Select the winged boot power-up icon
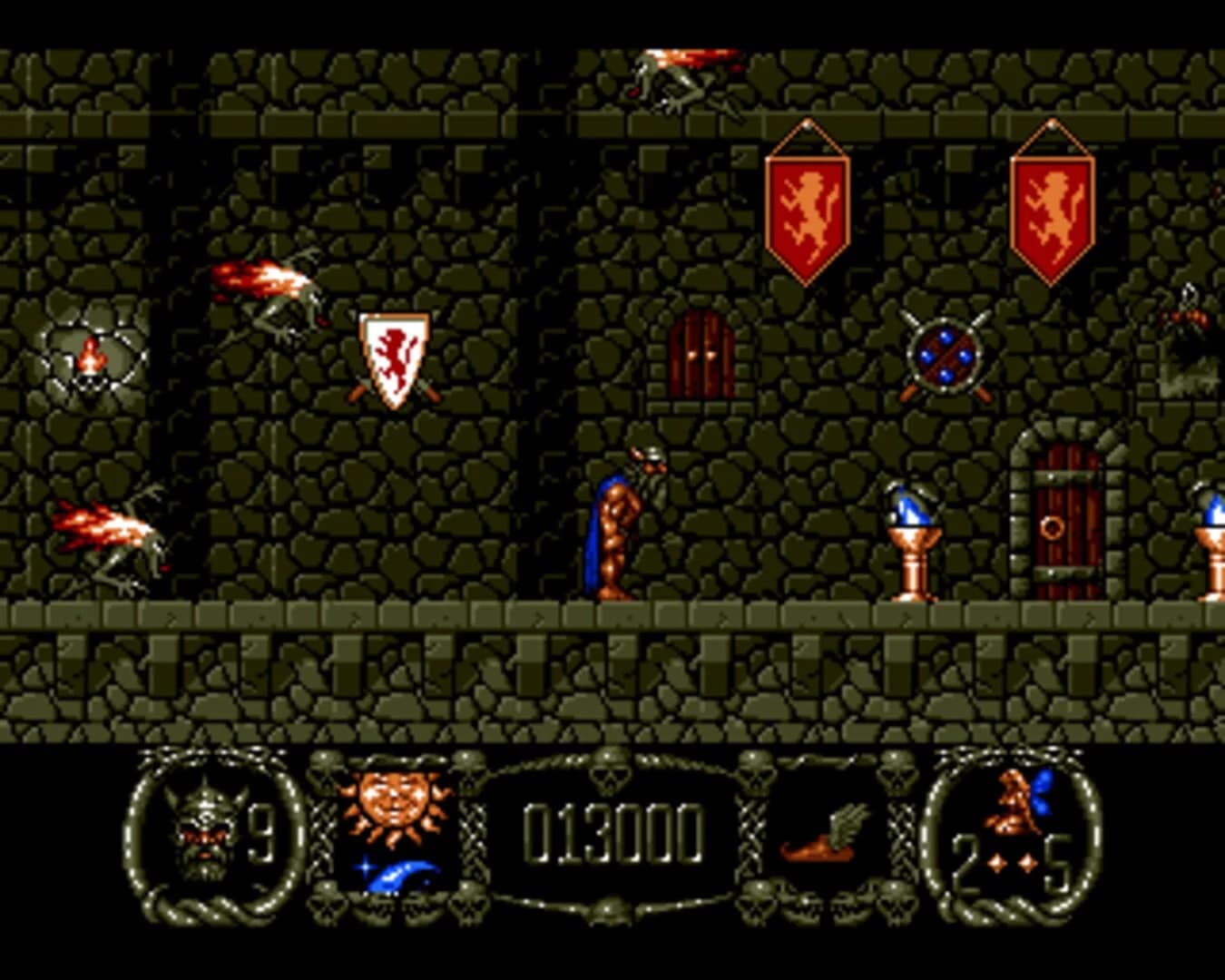1225x980 pixels. pyautogui.click(x=815, y=848)
